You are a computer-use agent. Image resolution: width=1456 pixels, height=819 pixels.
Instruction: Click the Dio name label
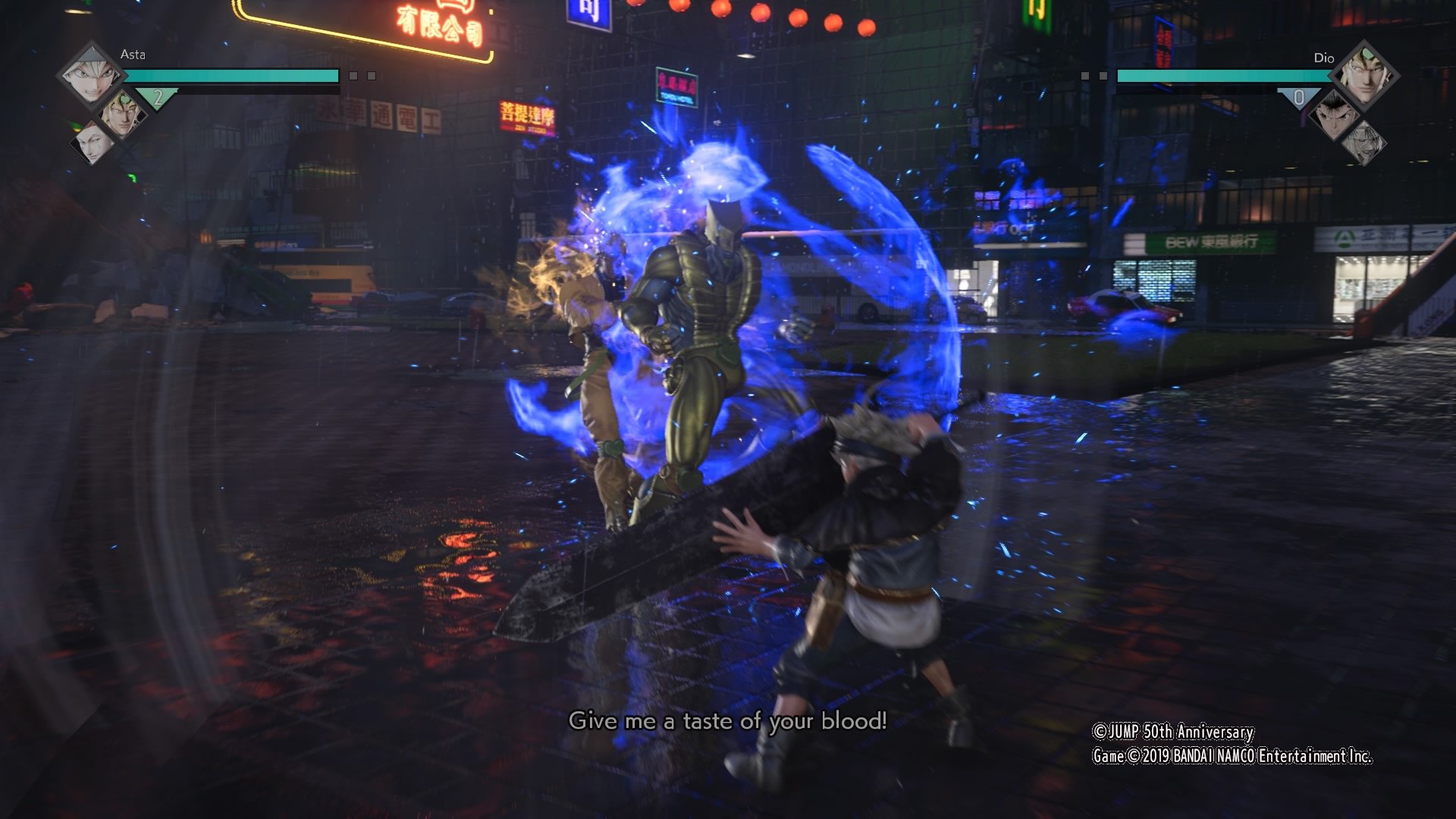pos(1325,58)
